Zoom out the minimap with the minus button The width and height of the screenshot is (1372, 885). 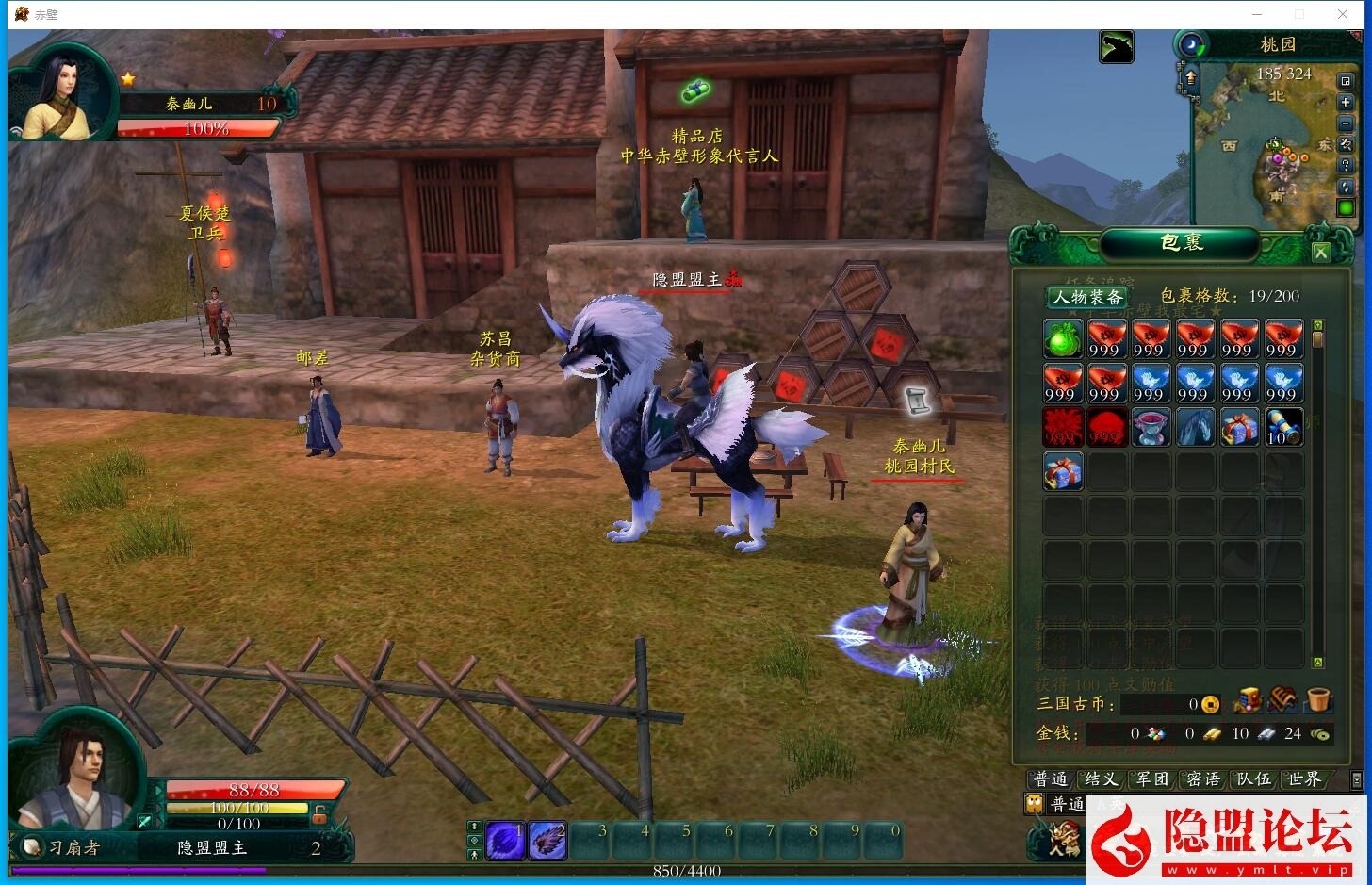pos(1346,123)
